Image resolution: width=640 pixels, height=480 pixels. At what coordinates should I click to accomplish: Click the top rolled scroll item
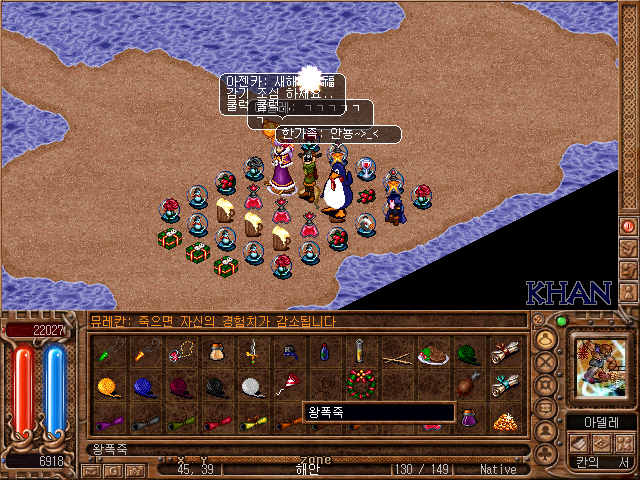pyautogui.click(x=506, y=352)
